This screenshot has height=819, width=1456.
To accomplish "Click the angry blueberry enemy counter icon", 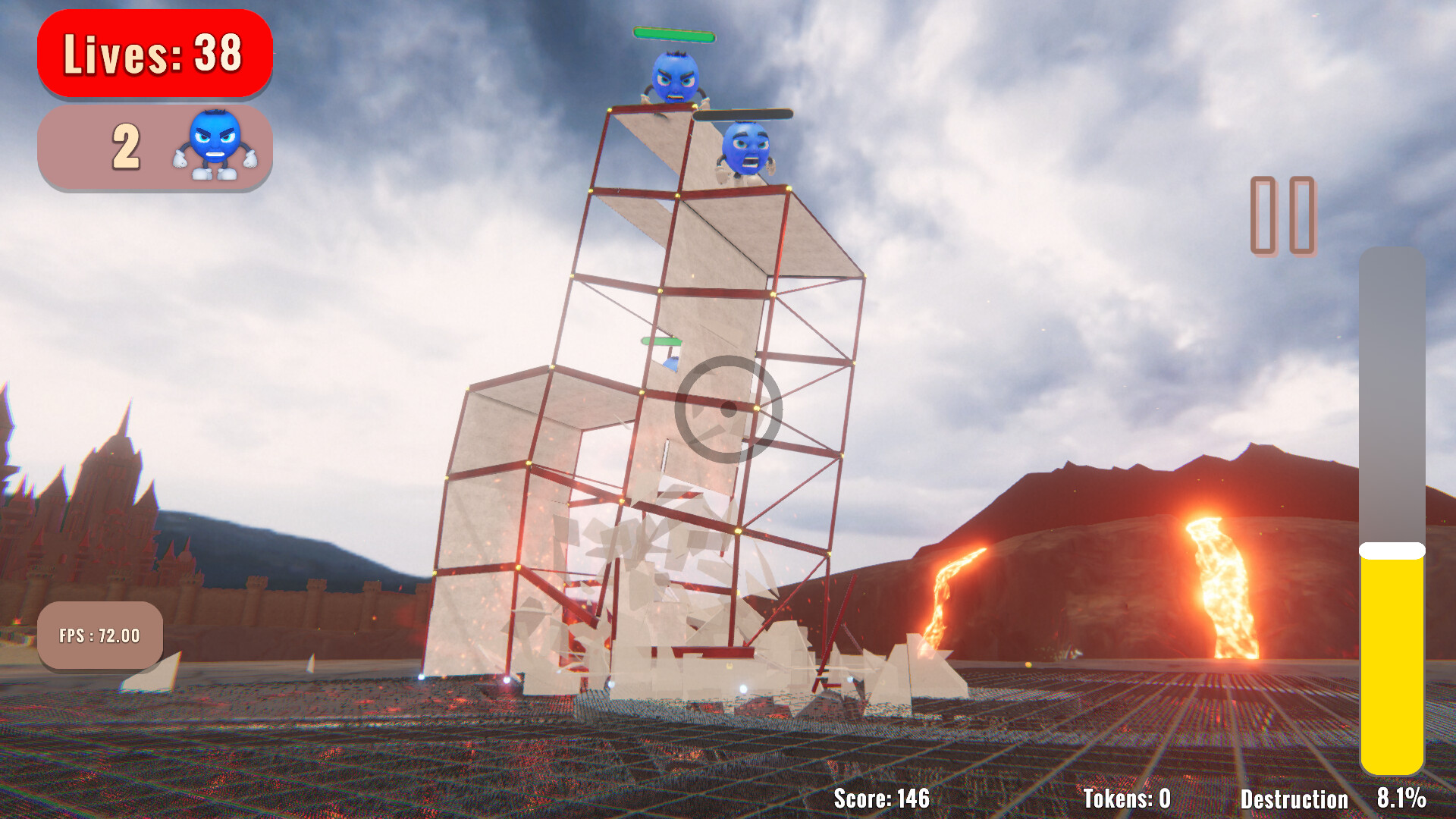I will 213,146.
